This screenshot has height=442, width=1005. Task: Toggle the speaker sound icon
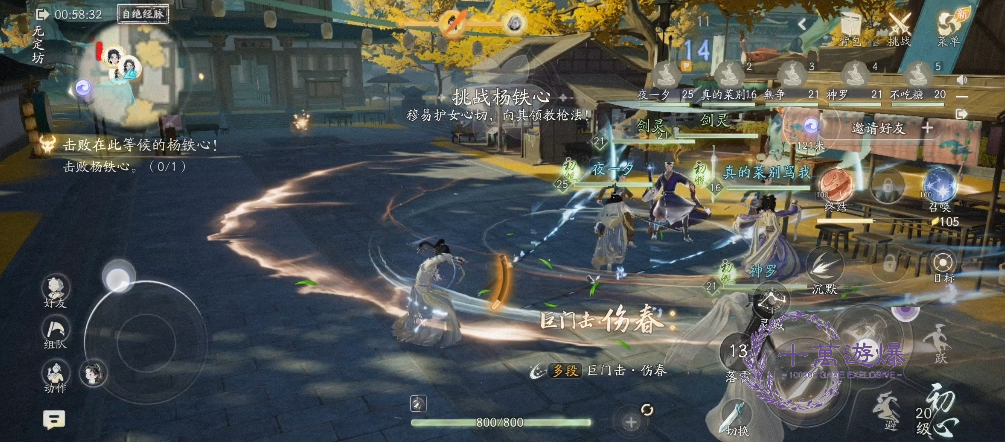pyautogui.click(x=962, y=80)
